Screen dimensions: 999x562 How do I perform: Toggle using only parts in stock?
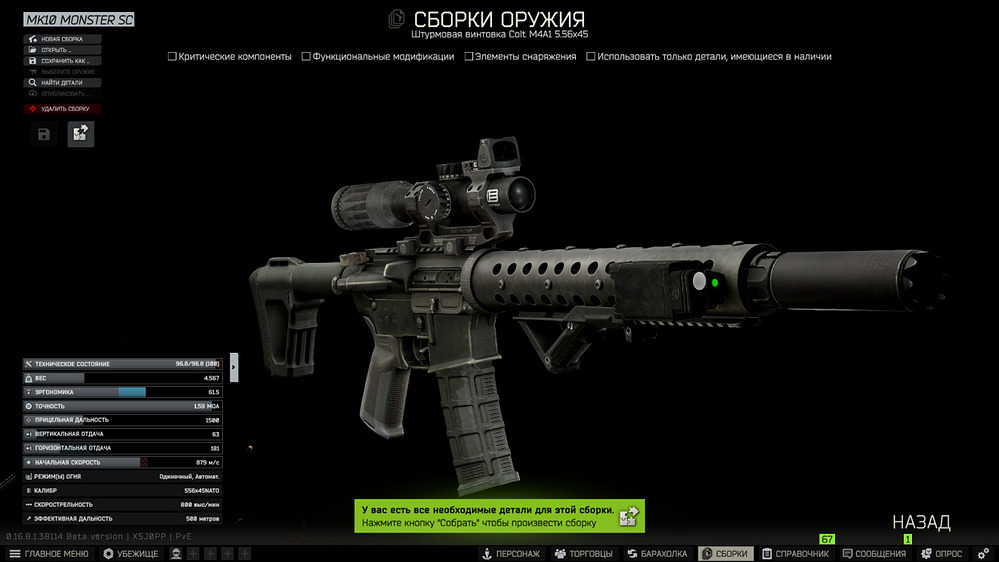coord(591,57)
